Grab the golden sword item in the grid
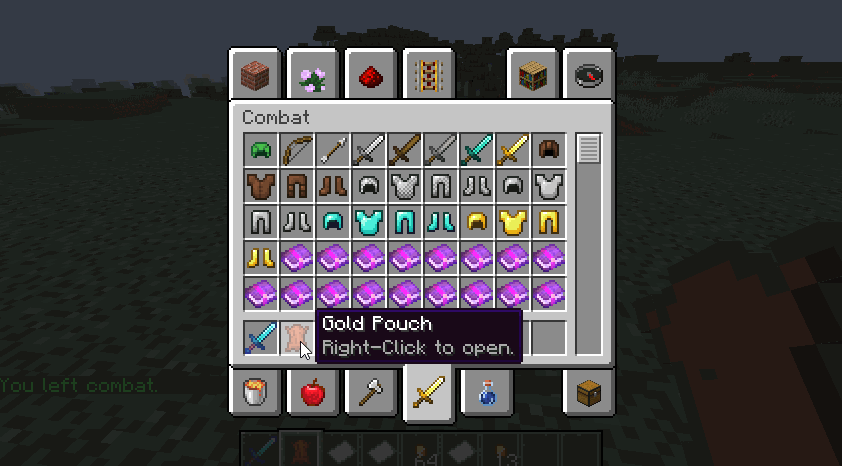 [513, 150]
